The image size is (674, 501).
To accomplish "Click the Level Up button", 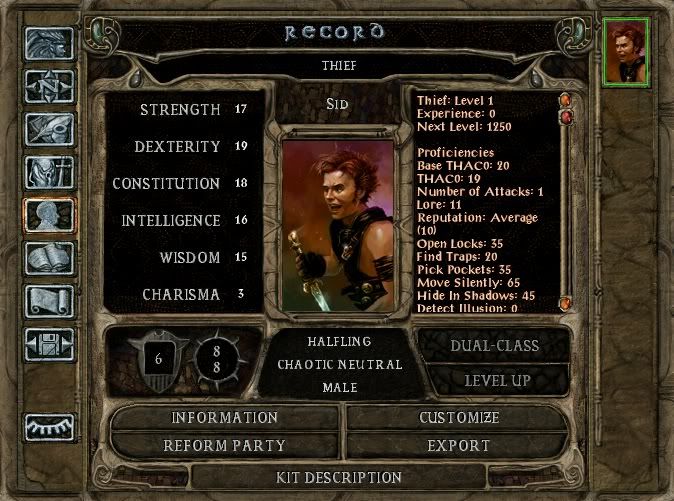I will click(x=496, y=381).
